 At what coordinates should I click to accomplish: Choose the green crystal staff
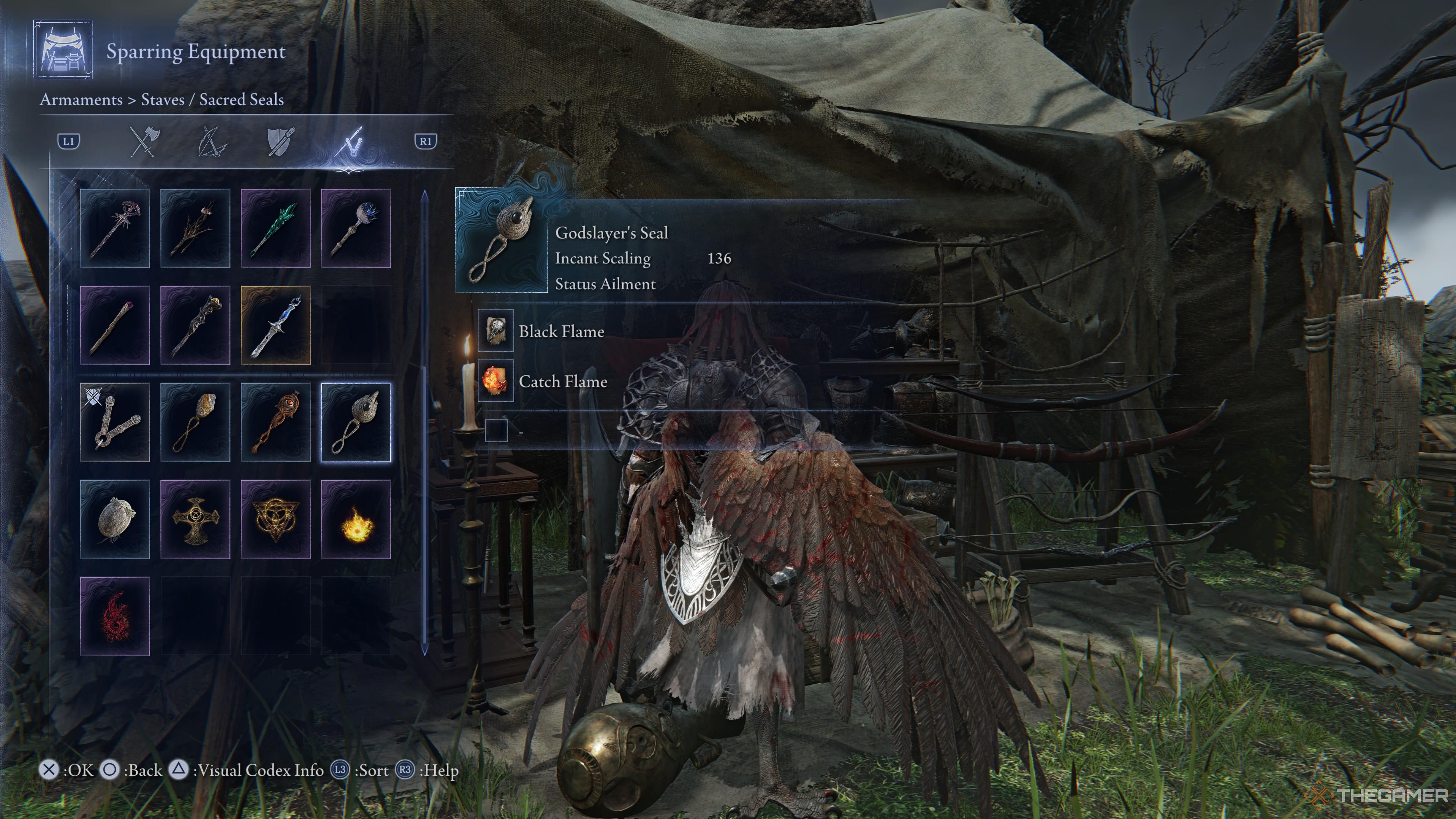tap(276, 228)
